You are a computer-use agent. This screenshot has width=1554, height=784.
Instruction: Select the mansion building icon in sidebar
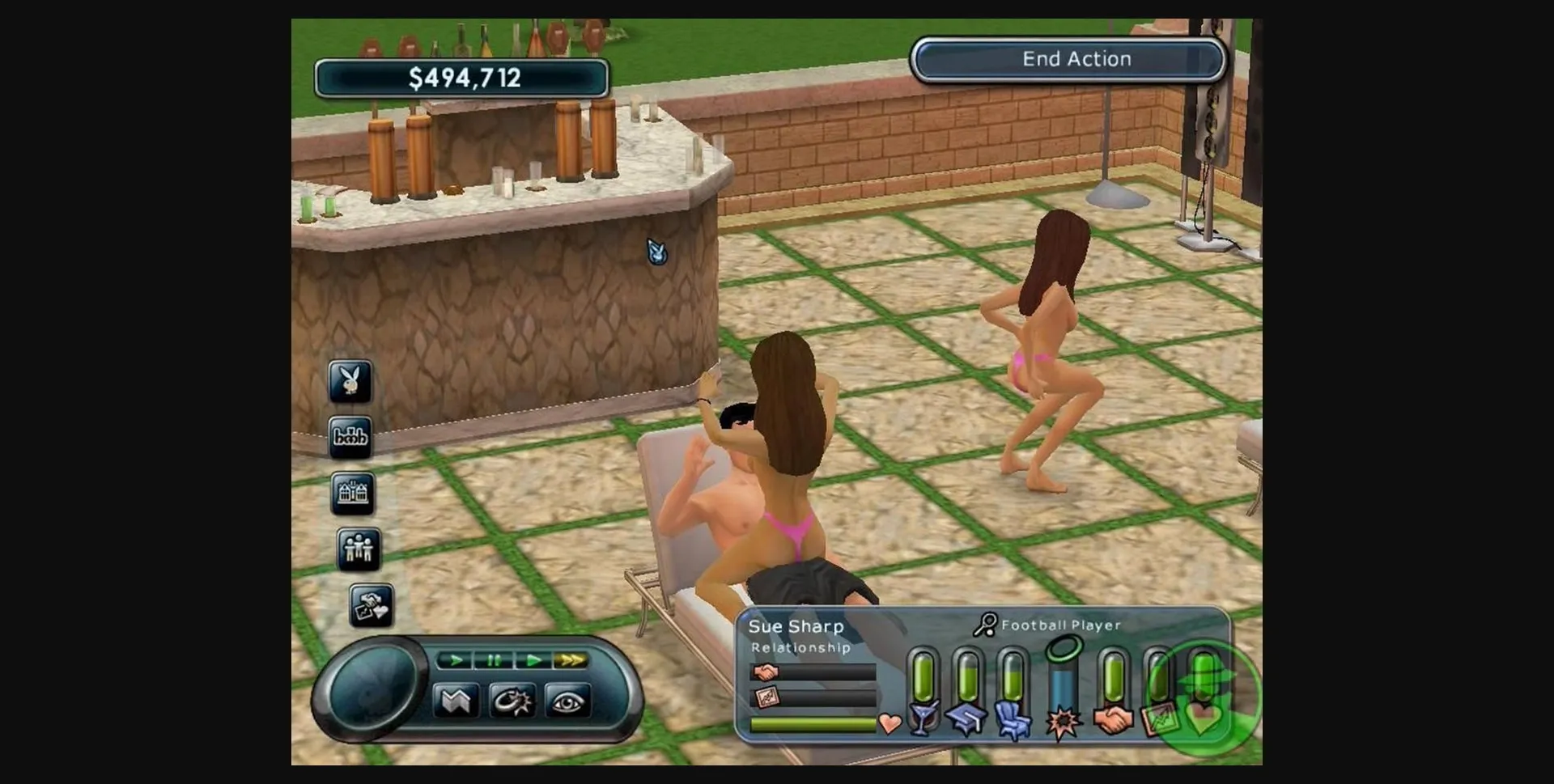pyautogui.click(x=354, y=494)
